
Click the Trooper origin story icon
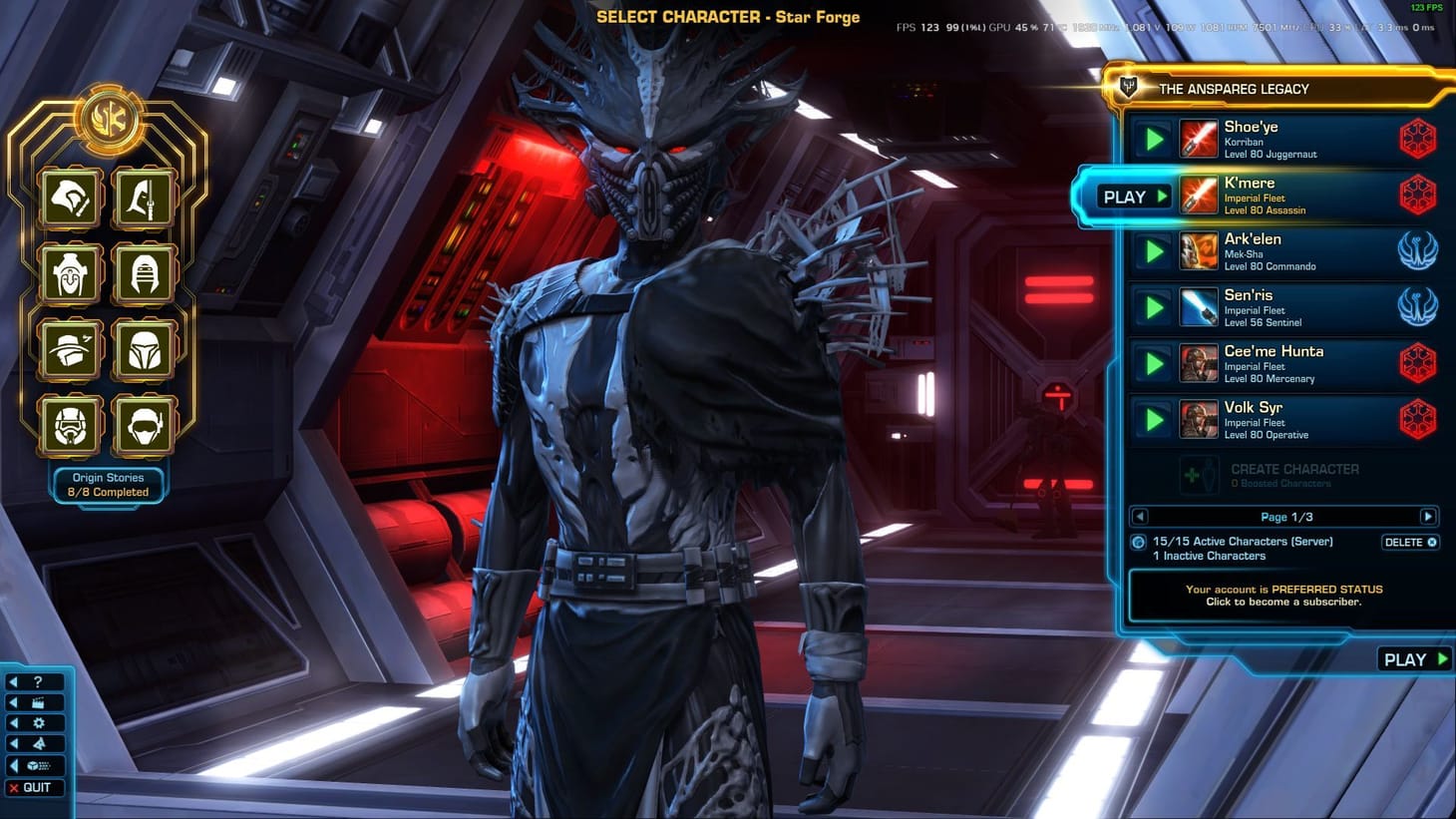pyautogui.click(x=70, y=424)
